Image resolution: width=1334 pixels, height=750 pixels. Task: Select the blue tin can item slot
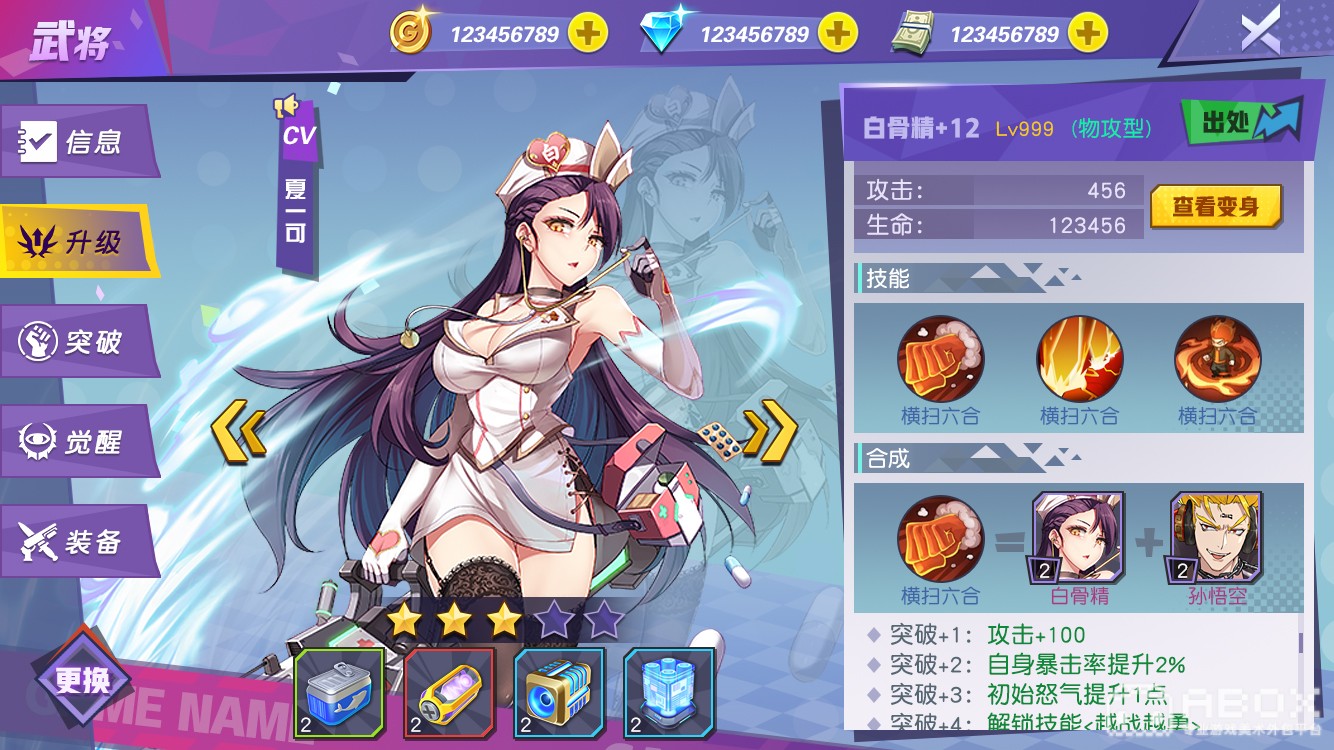click(x=339, y=693)
